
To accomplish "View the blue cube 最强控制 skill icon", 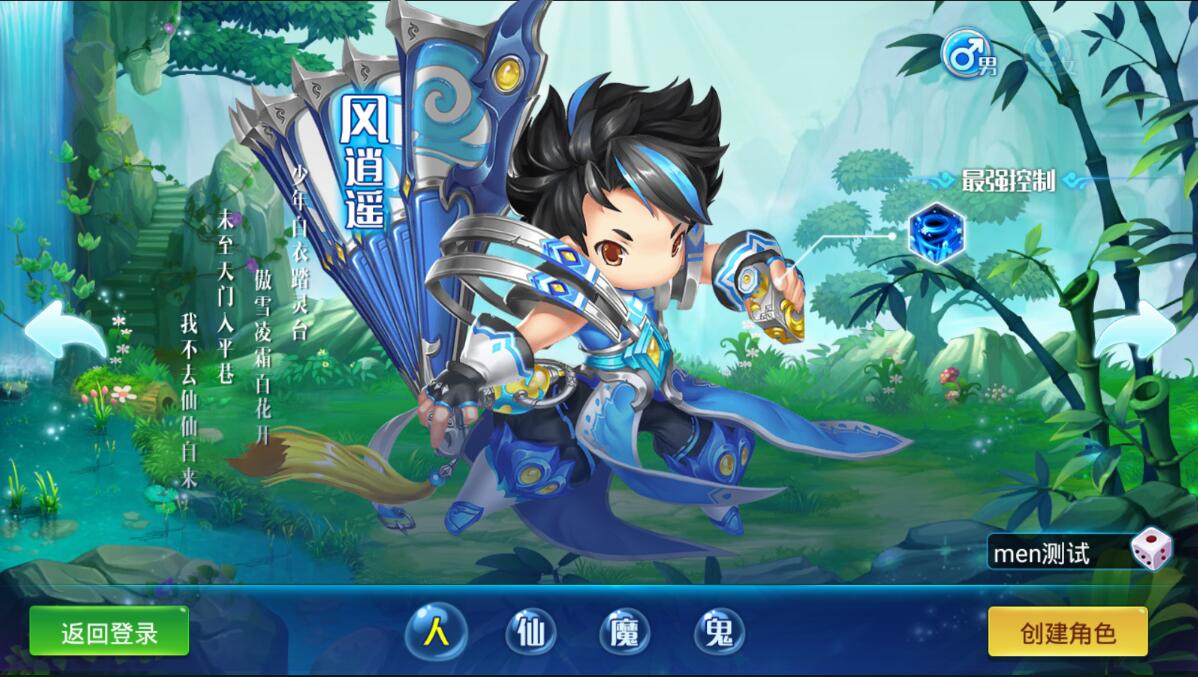I will [x=936, y=234].
